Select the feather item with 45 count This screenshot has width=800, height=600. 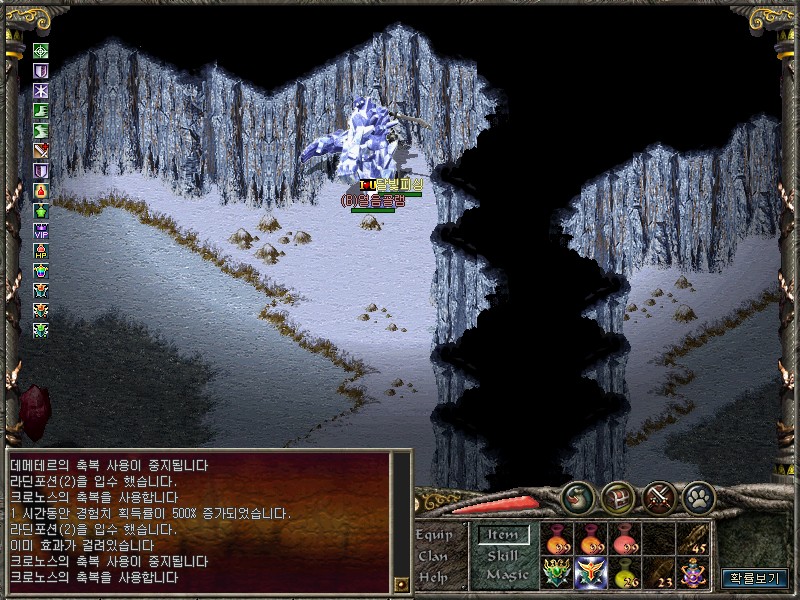click(x=694, y=539)
